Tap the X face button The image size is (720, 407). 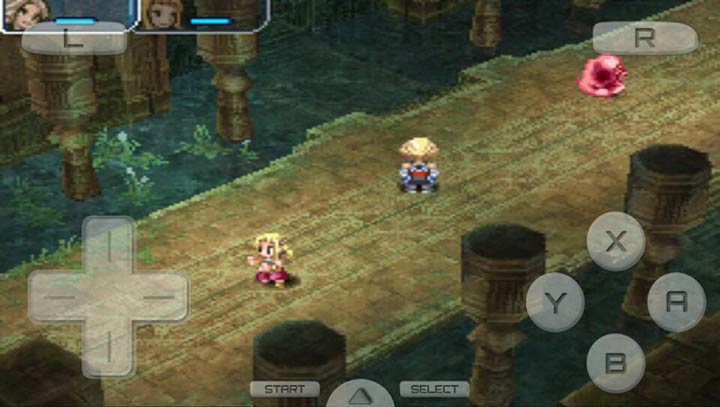click(x=615, y=241)
